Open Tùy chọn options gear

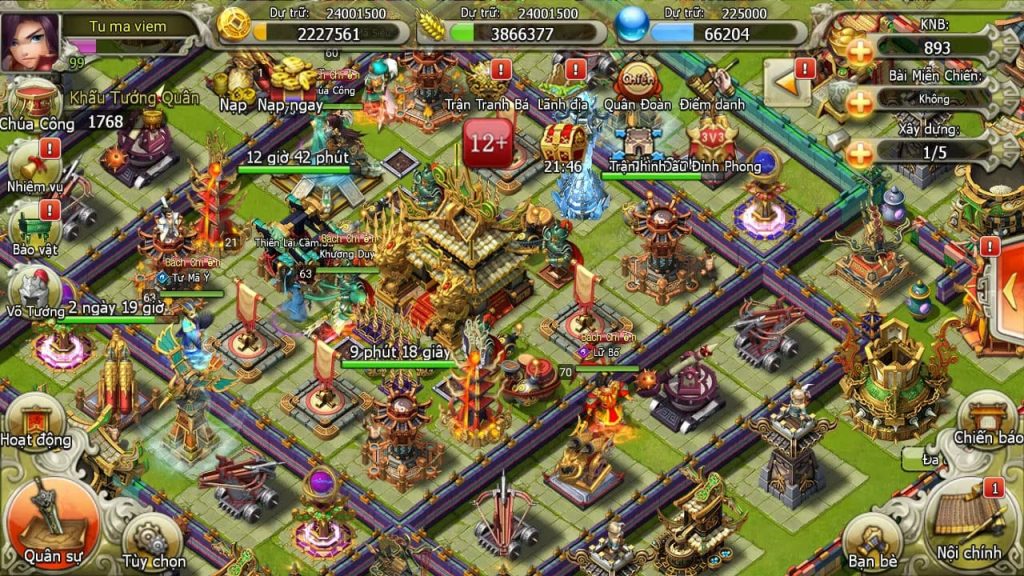(x=152, y=541)
